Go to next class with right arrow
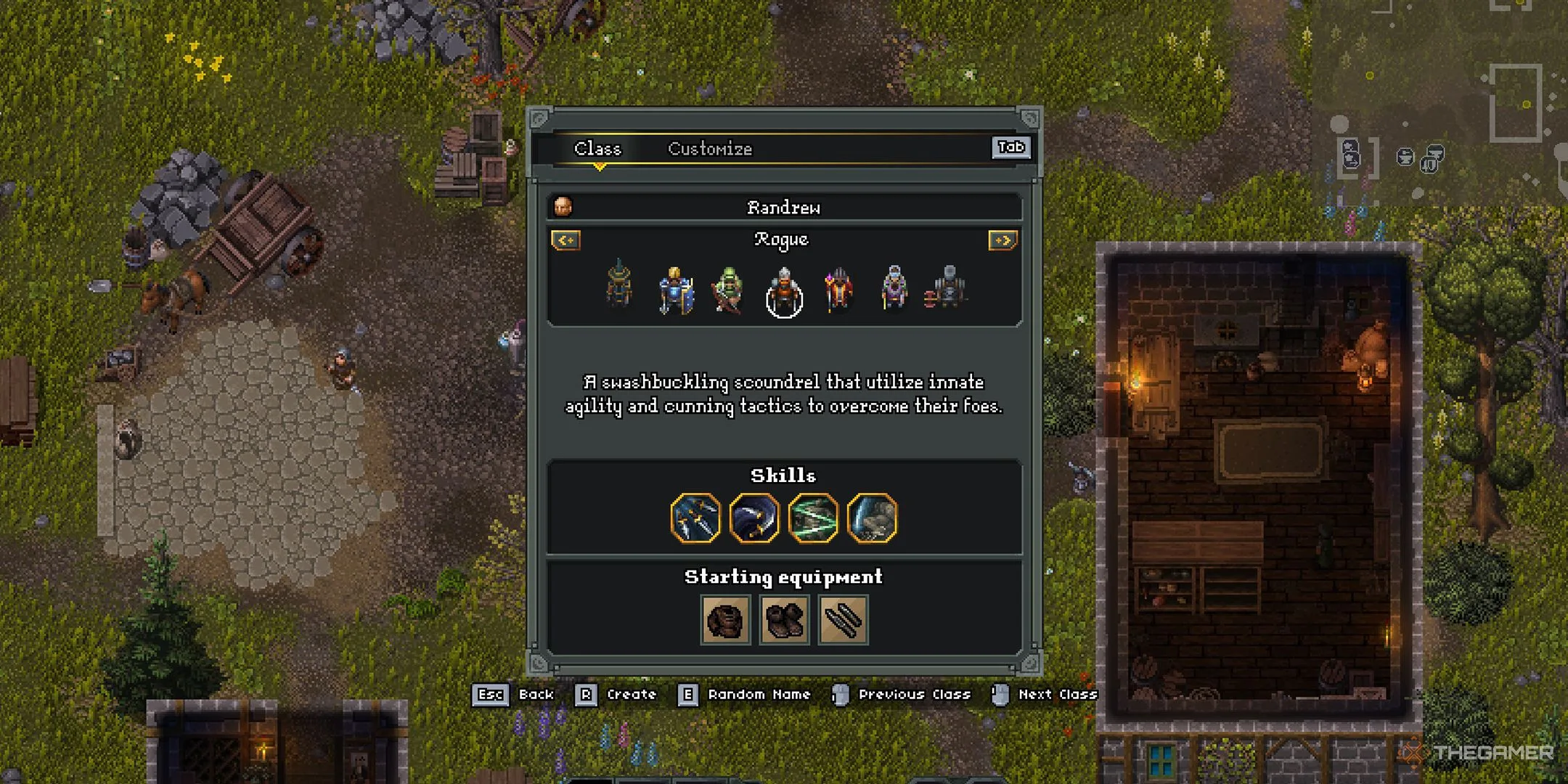 pos(1003,240)
